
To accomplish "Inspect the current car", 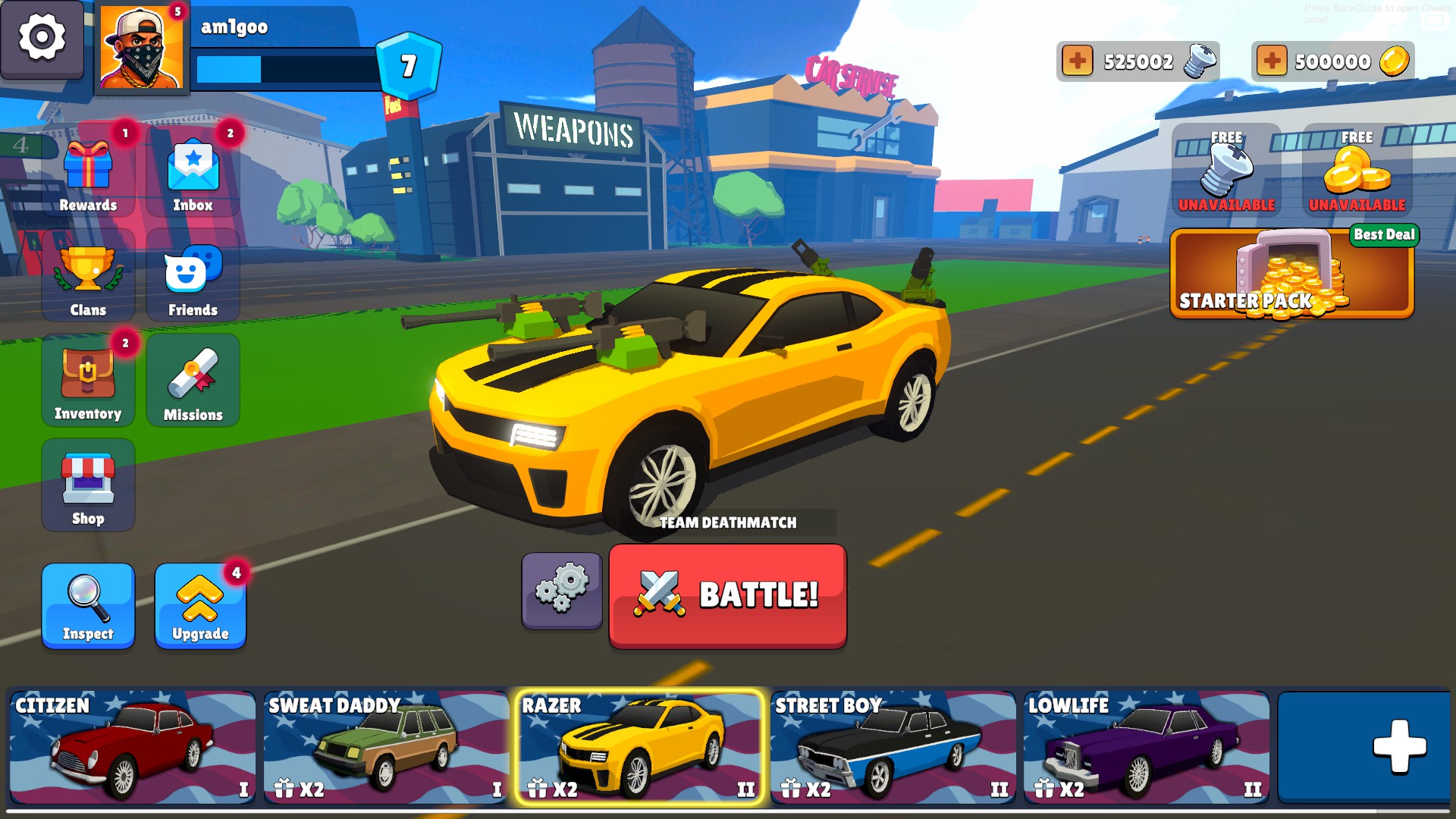I will pos(88,606).
